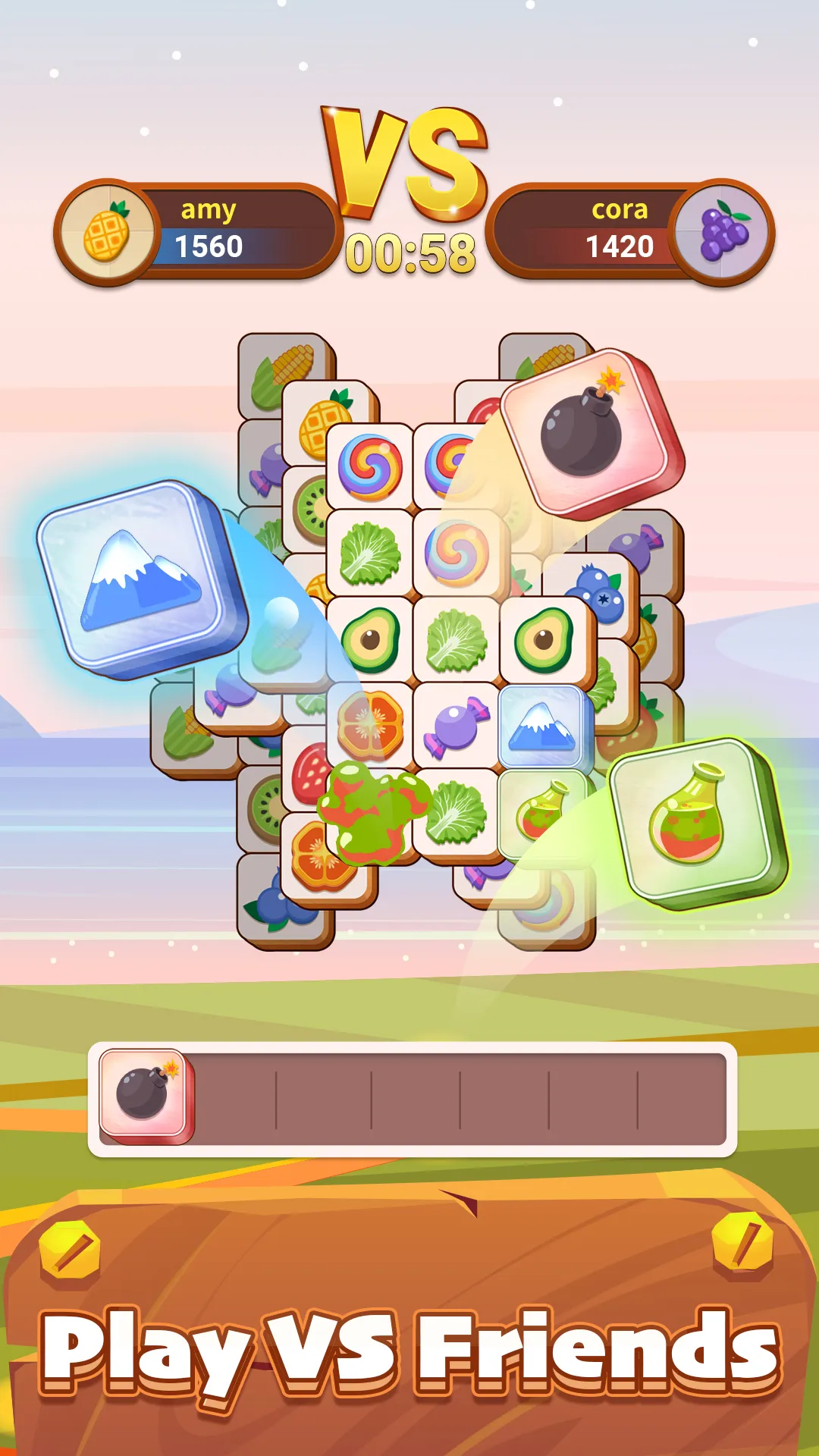Pick the pineapple tile on the board
Viewport: 819px width, 1456px height.
(325, 419)
